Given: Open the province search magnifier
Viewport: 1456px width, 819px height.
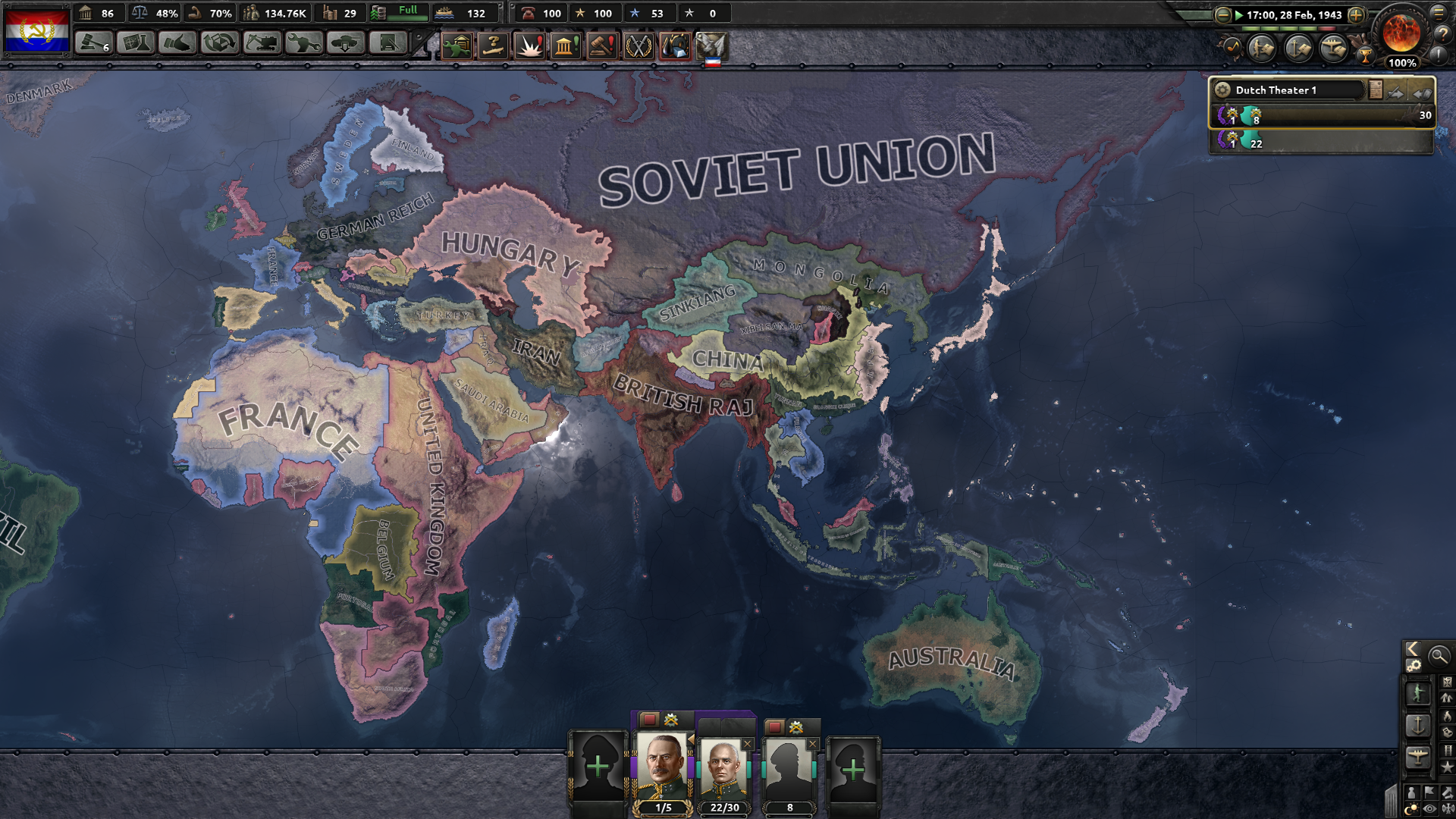Looking at the screenshot, I should point(1438,657).
